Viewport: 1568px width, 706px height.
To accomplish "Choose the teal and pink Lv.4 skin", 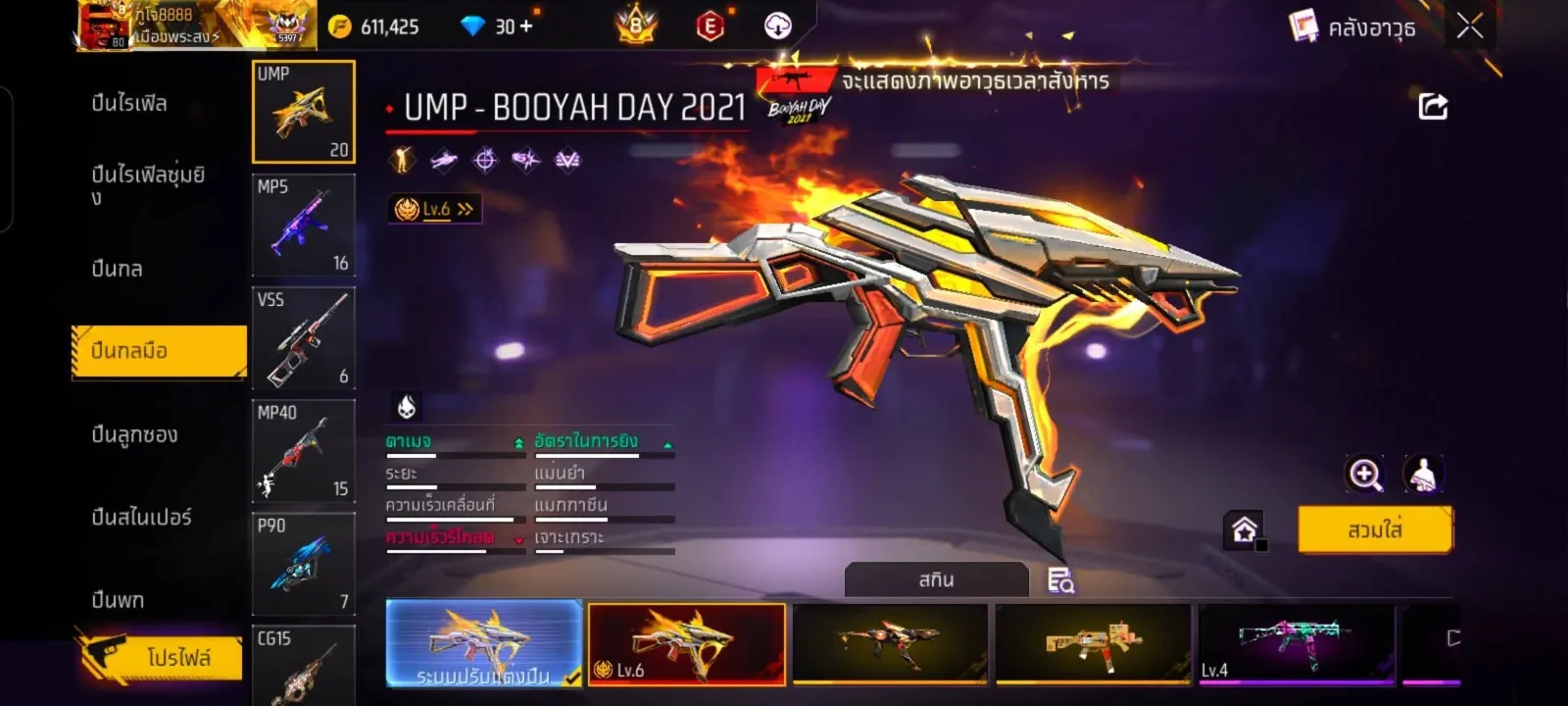I will [x=1296, y=643].
